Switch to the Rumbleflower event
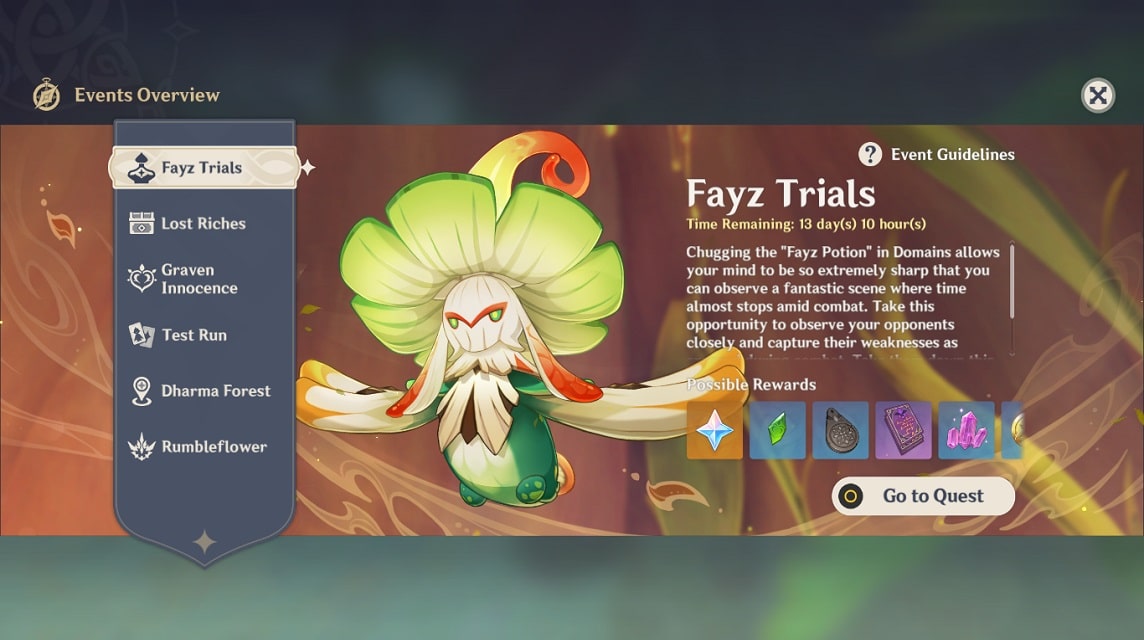The width and height of the screenshot is (1144, 640). click(x=214, y=447)
